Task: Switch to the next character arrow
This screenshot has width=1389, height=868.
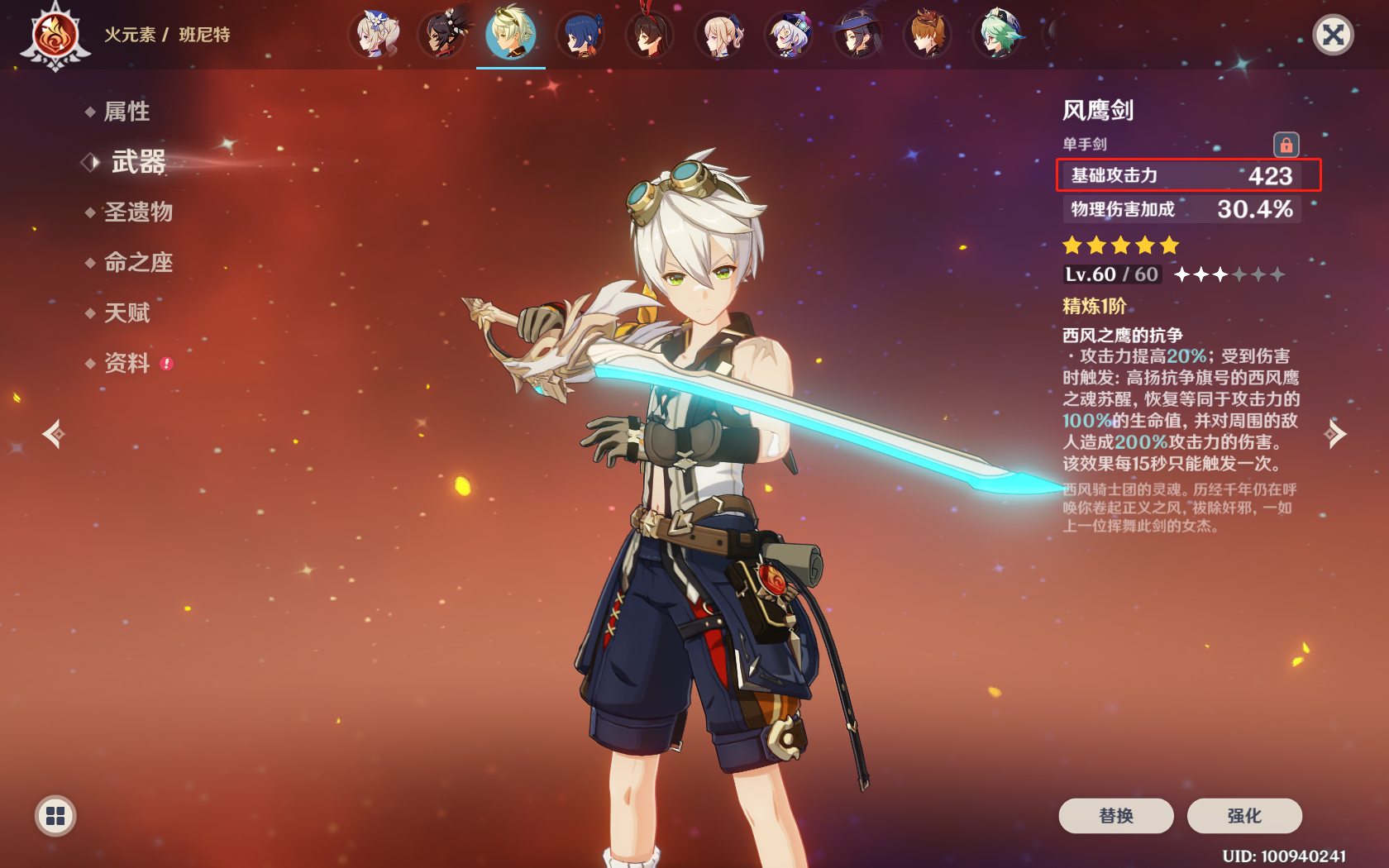Action: (x=1334, y=434)
